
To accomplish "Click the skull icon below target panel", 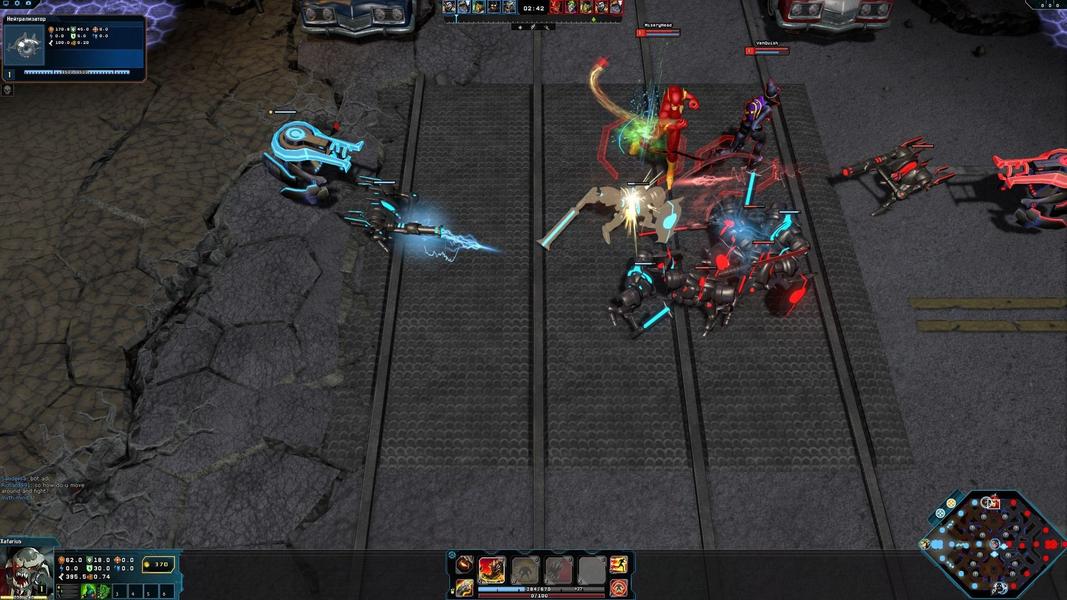I will (x=7, y=90).
